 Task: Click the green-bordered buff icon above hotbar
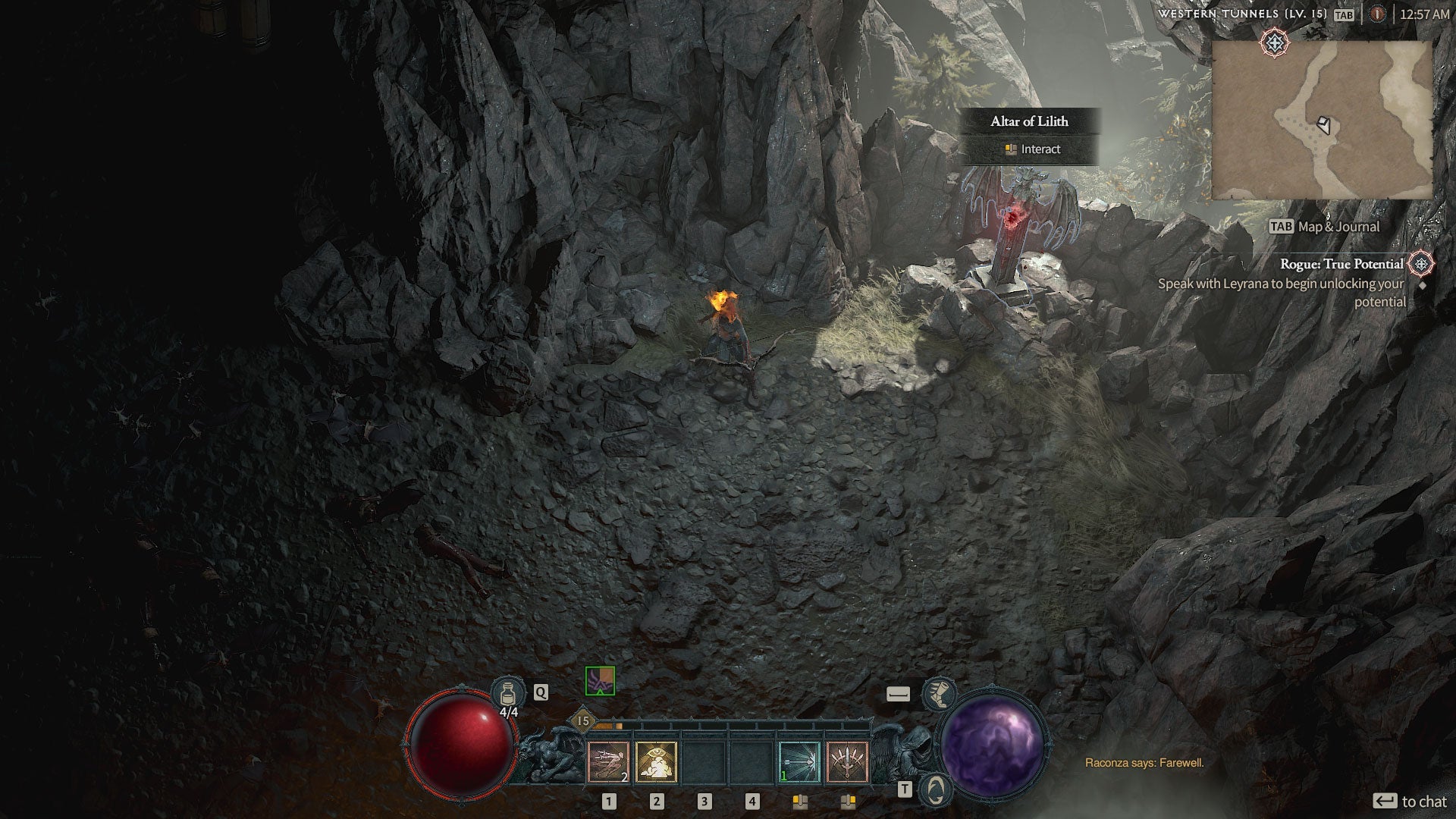(x=600, y=681)
